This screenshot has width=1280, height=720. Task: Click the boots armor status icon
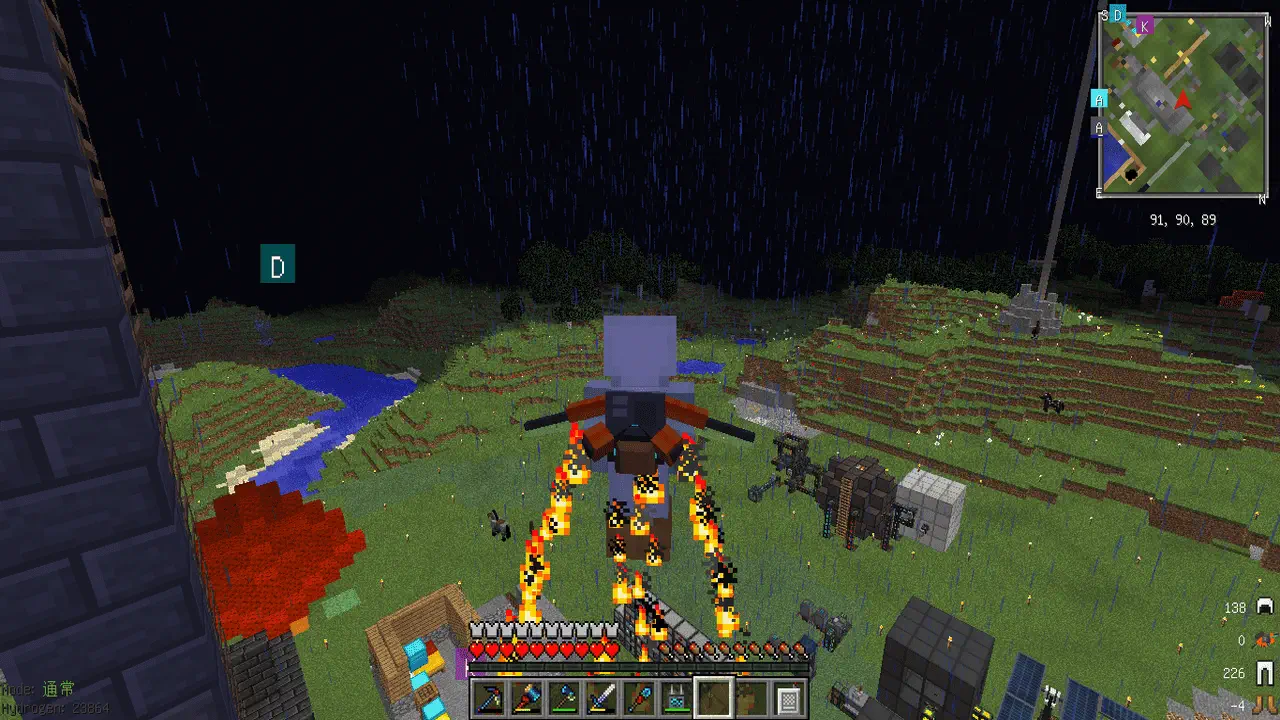(1265, 705)
